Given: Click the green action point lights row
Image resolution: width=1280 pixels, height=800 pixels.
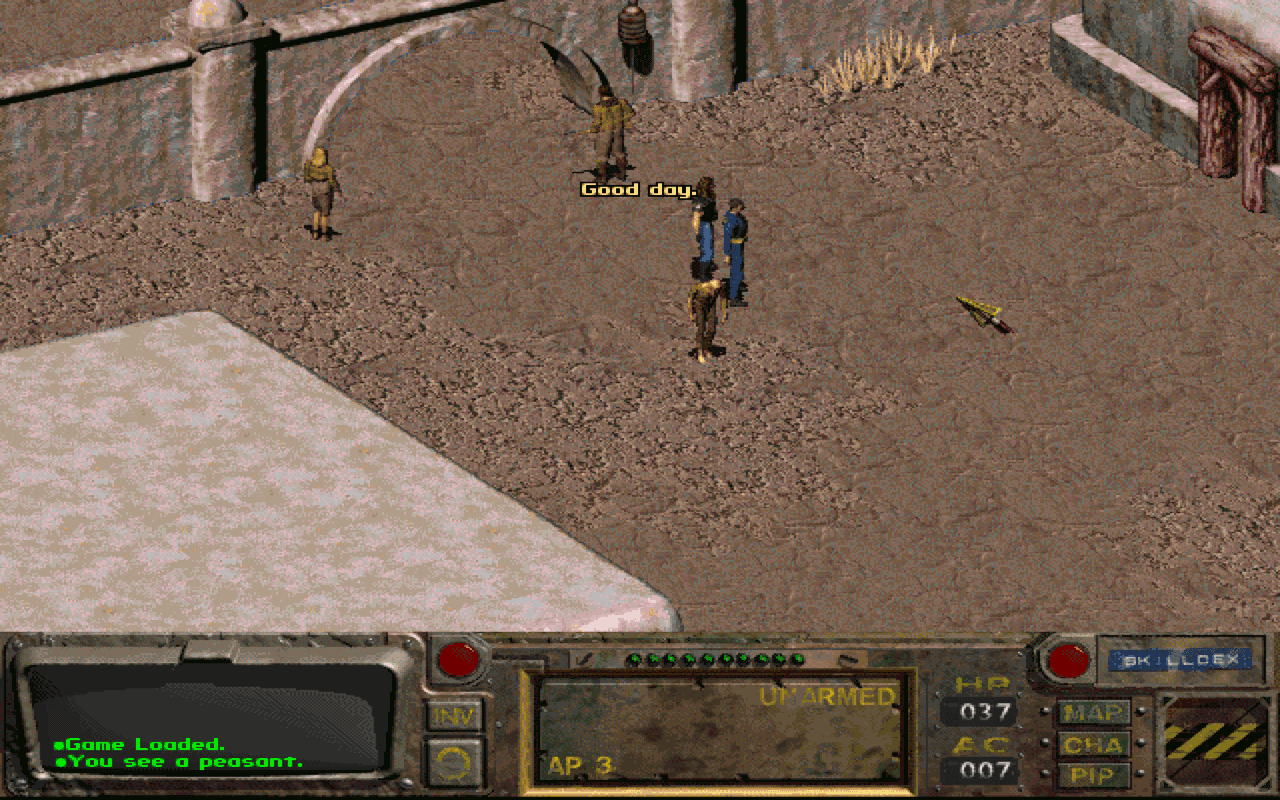Looking at the screenshot, I should pos(715,660).
